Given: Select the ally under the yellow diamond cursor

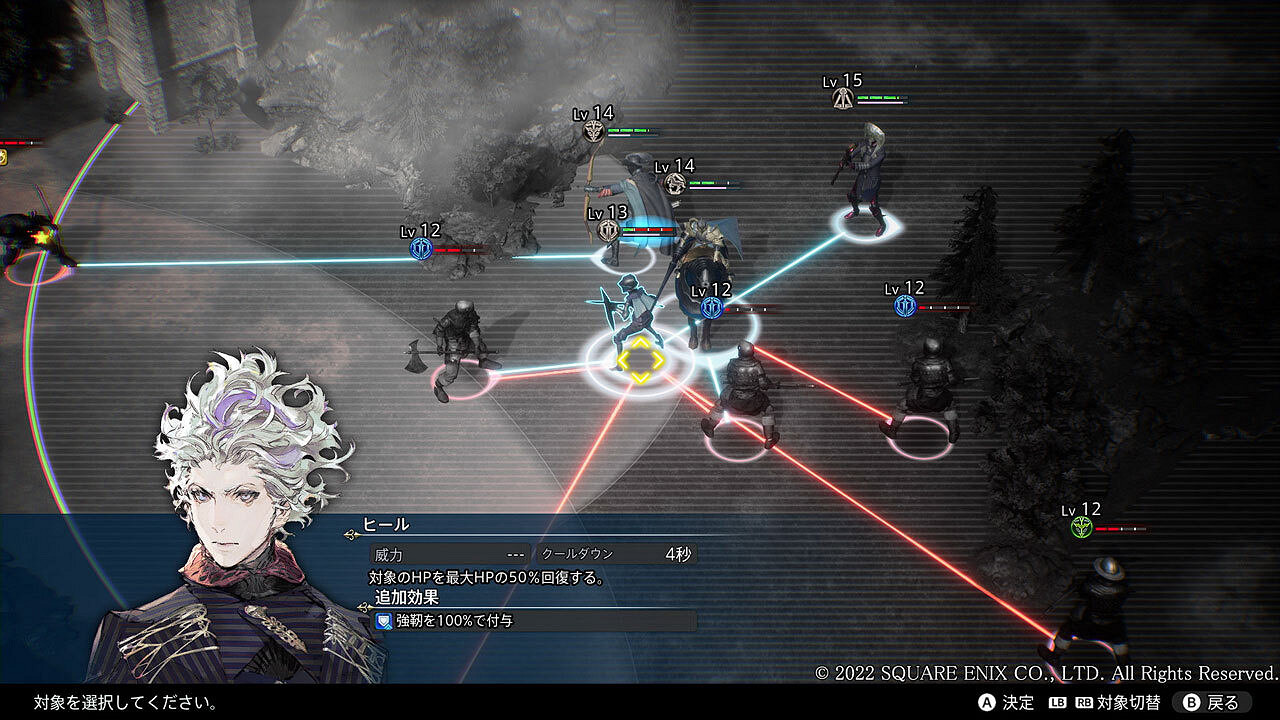Looking at the screenshot, I should tap(639, 356).
